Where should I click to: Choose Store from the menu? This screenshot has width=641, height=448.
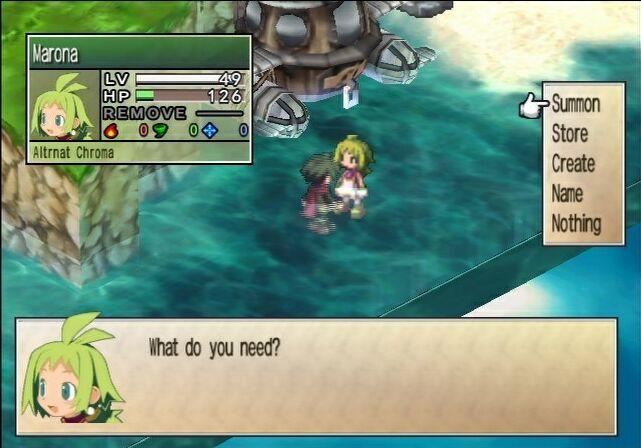(570, 134)
